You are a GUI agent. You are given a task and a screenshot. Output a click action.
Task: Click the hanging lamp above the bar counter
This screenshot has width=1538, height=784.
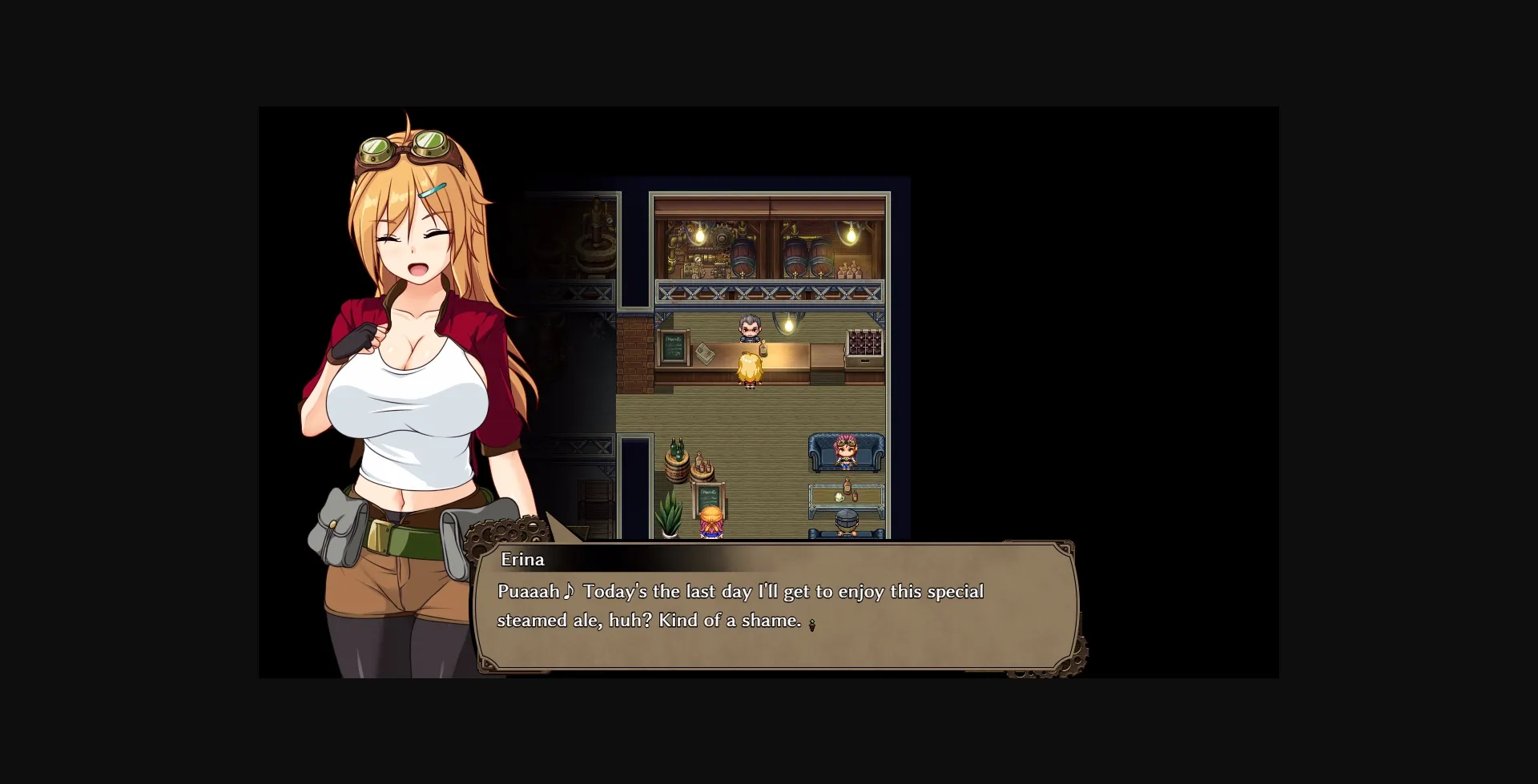787,324
